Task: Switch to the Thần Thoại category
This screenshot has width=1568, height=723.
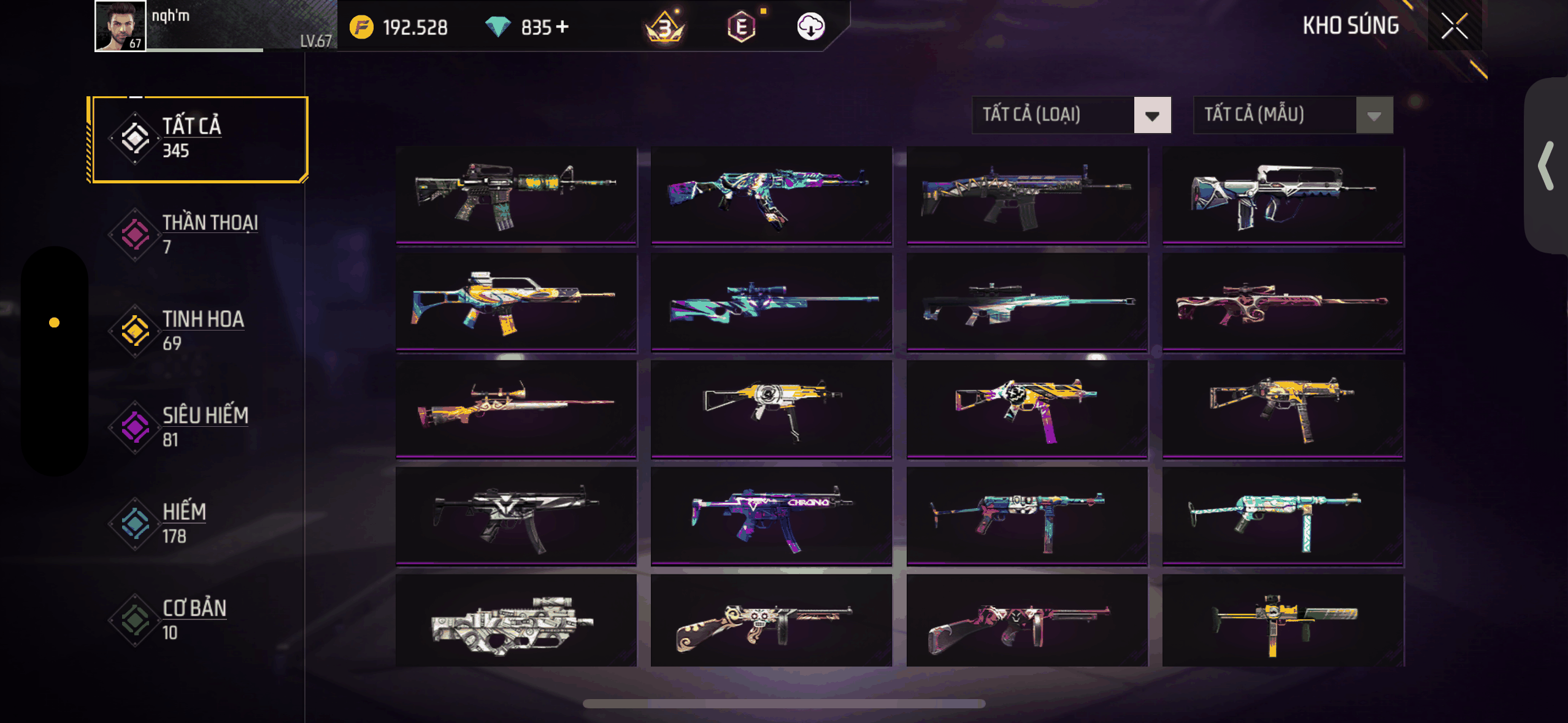Action: [198, 234]
